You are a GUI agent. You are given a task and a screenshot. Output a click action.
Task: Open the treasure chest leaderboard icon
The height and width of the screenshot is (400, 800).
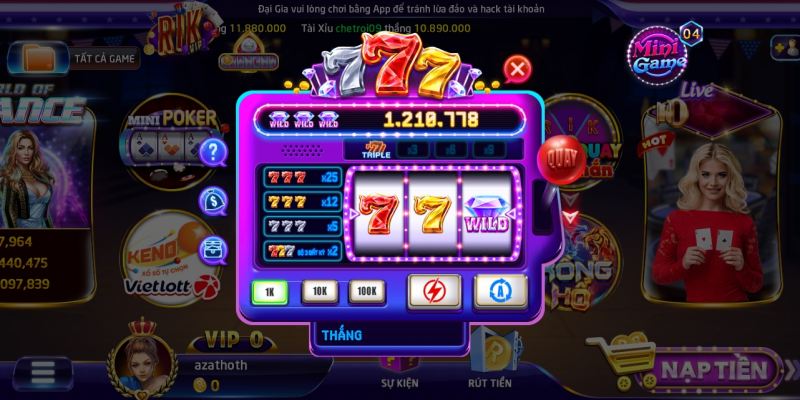tap(212, 249)
